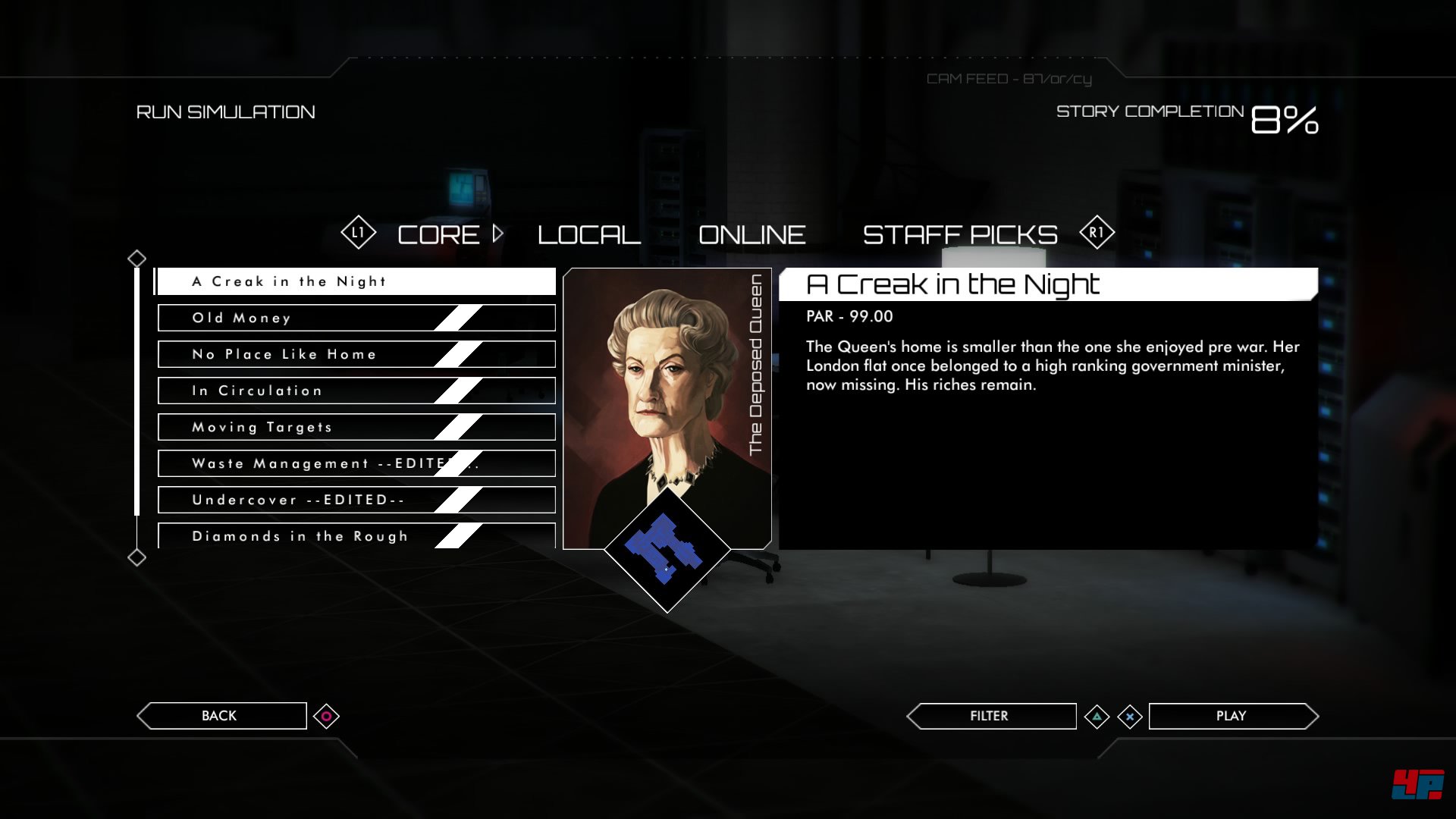The height and width of the screenshot is (819, 1456).
Task: Show the STAFF PICKS tab
Action: click(959, 235)
